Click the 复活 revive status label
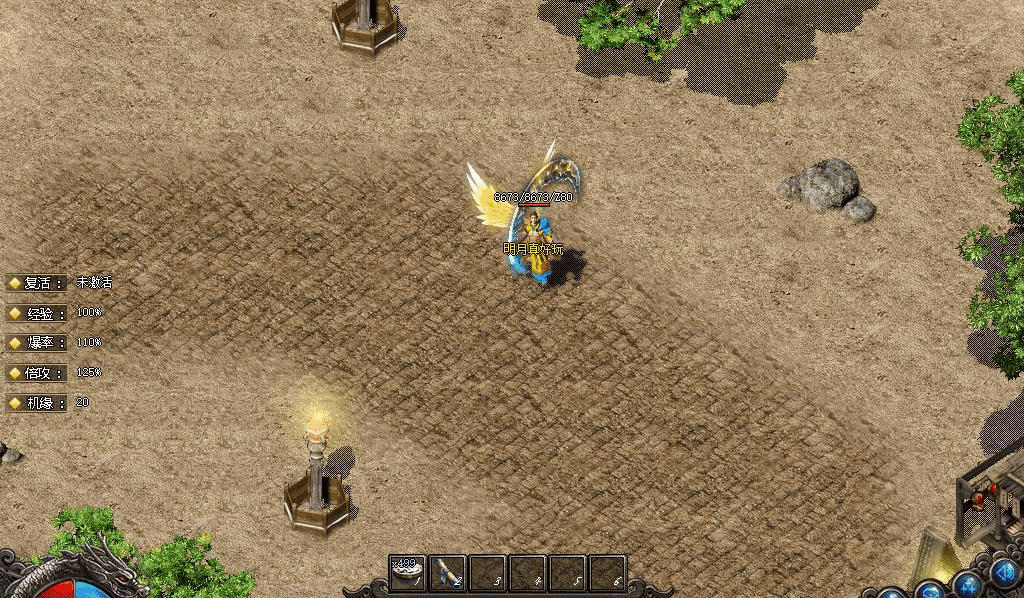1024x598 pixels. point(38,283)
